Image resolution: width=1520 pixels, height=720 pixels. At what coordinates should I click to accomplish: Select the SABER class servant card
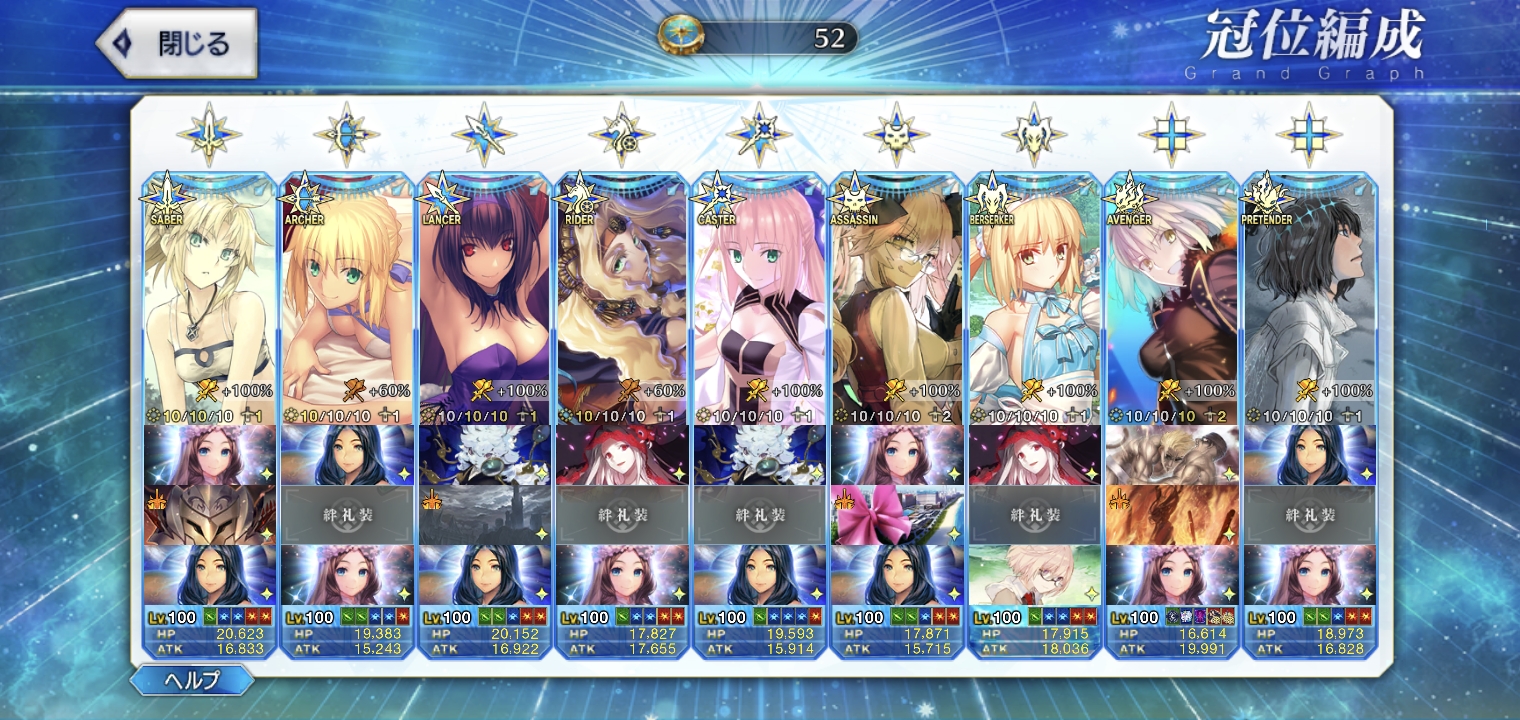[209, 300]
